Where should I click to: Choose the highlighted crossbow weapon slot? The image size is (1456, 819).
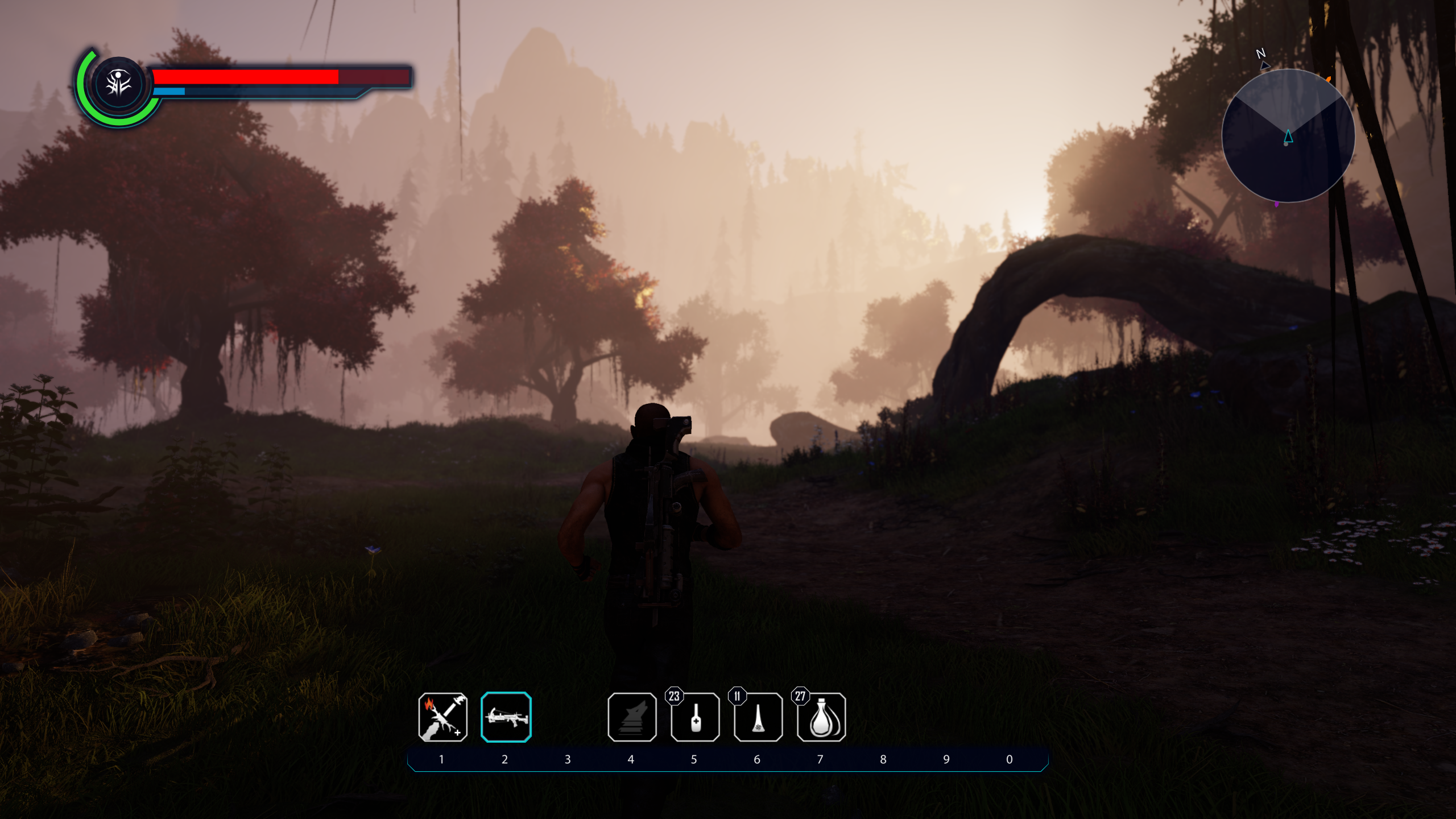pyautogui.click(x=506, y=717)
